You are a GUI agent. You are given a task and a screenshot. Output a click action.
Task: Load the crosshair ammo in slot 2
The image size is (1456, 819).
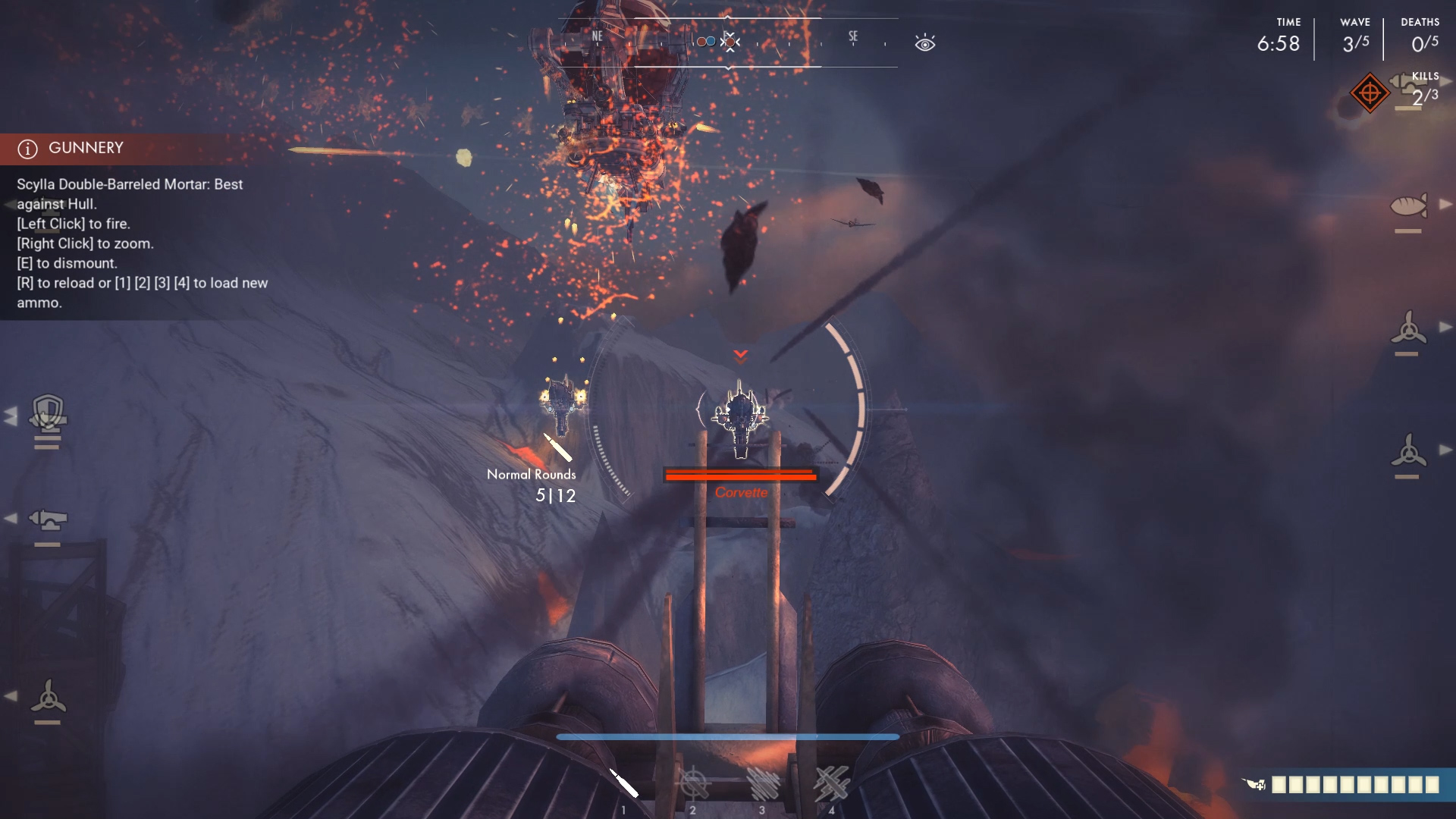click(693, 784)
